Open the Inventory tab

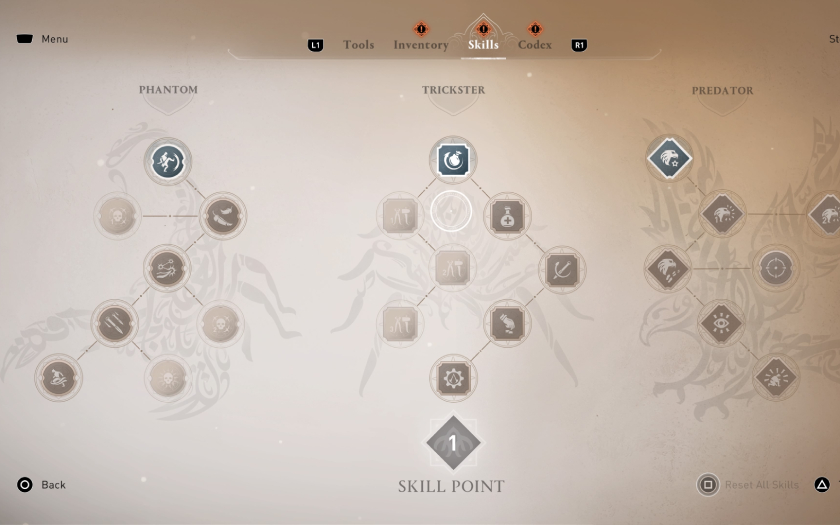pos(420,45)
